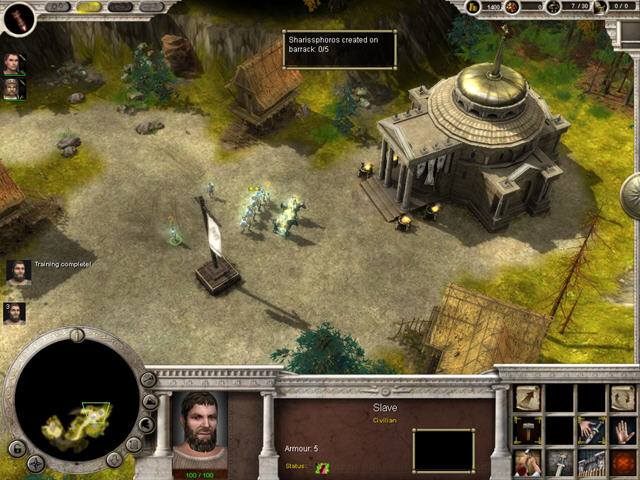Choose the hammer build command

click(528, 430)
